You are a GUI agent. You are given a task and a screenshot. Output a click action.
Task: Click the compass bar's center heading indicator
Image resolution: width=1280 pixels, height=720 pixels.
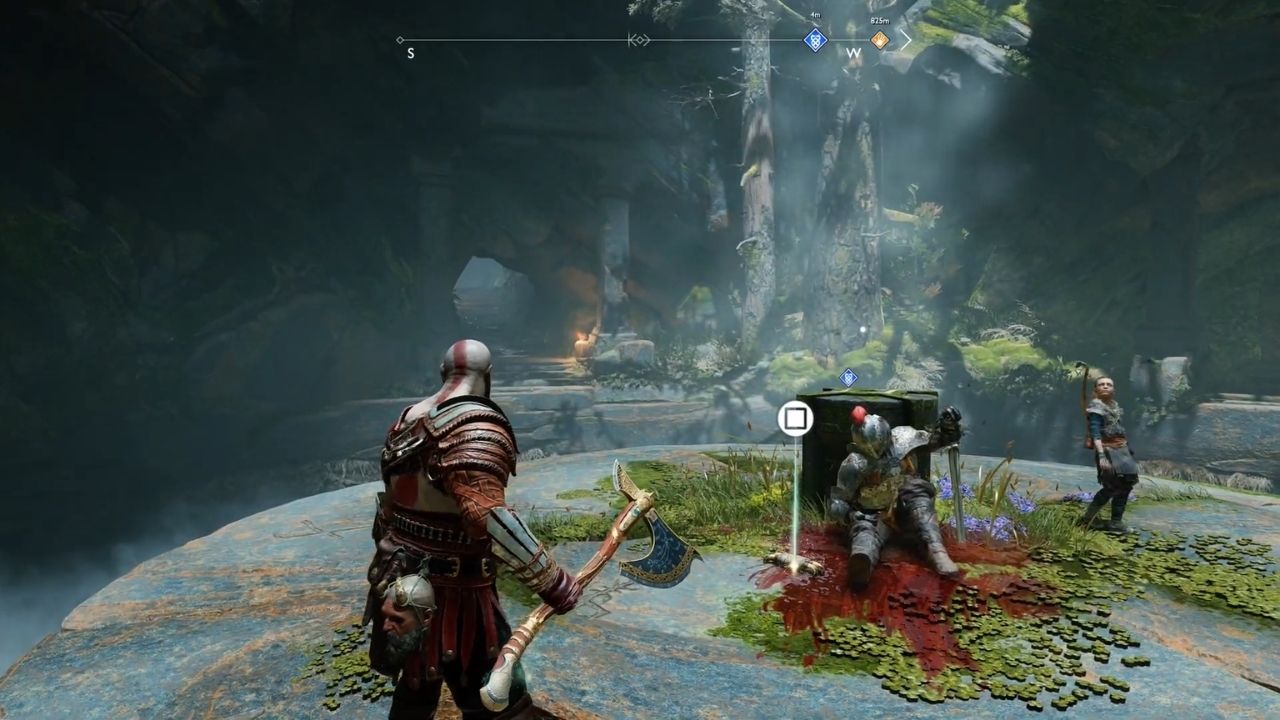639,40
